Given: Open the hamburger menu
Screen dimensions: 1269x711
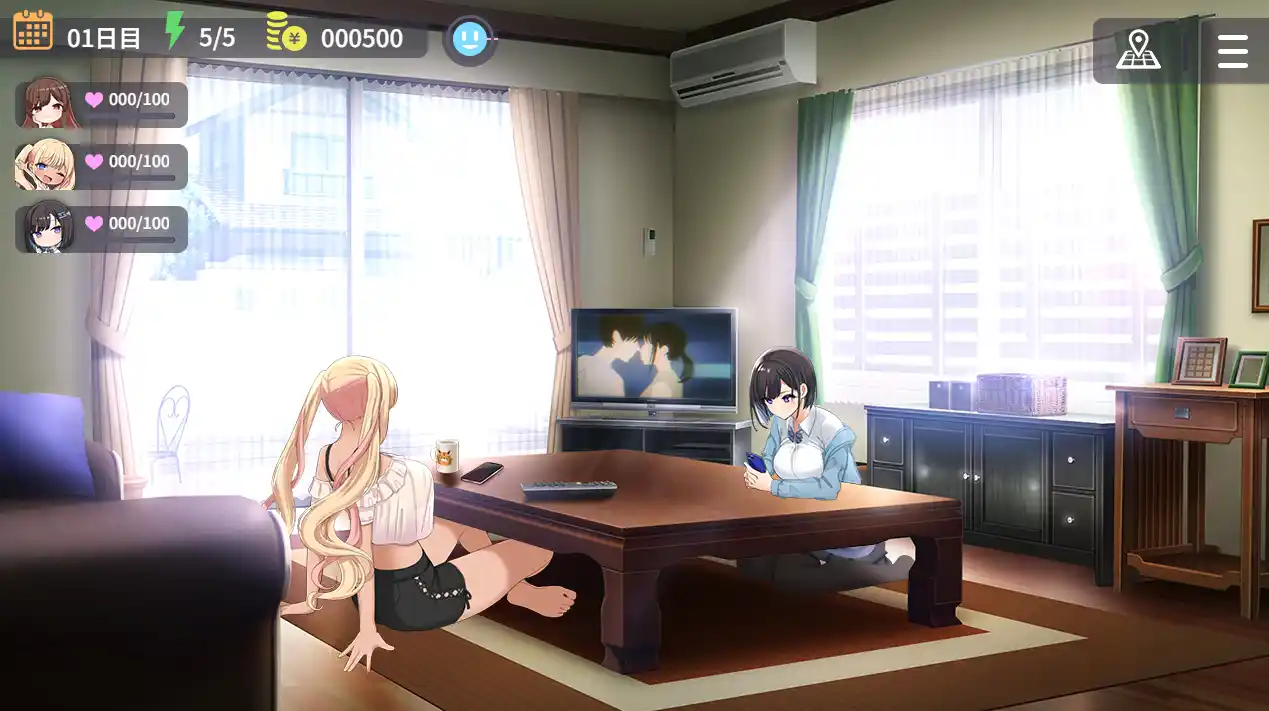Looking at the screenshot, I should coord(1232,50).
